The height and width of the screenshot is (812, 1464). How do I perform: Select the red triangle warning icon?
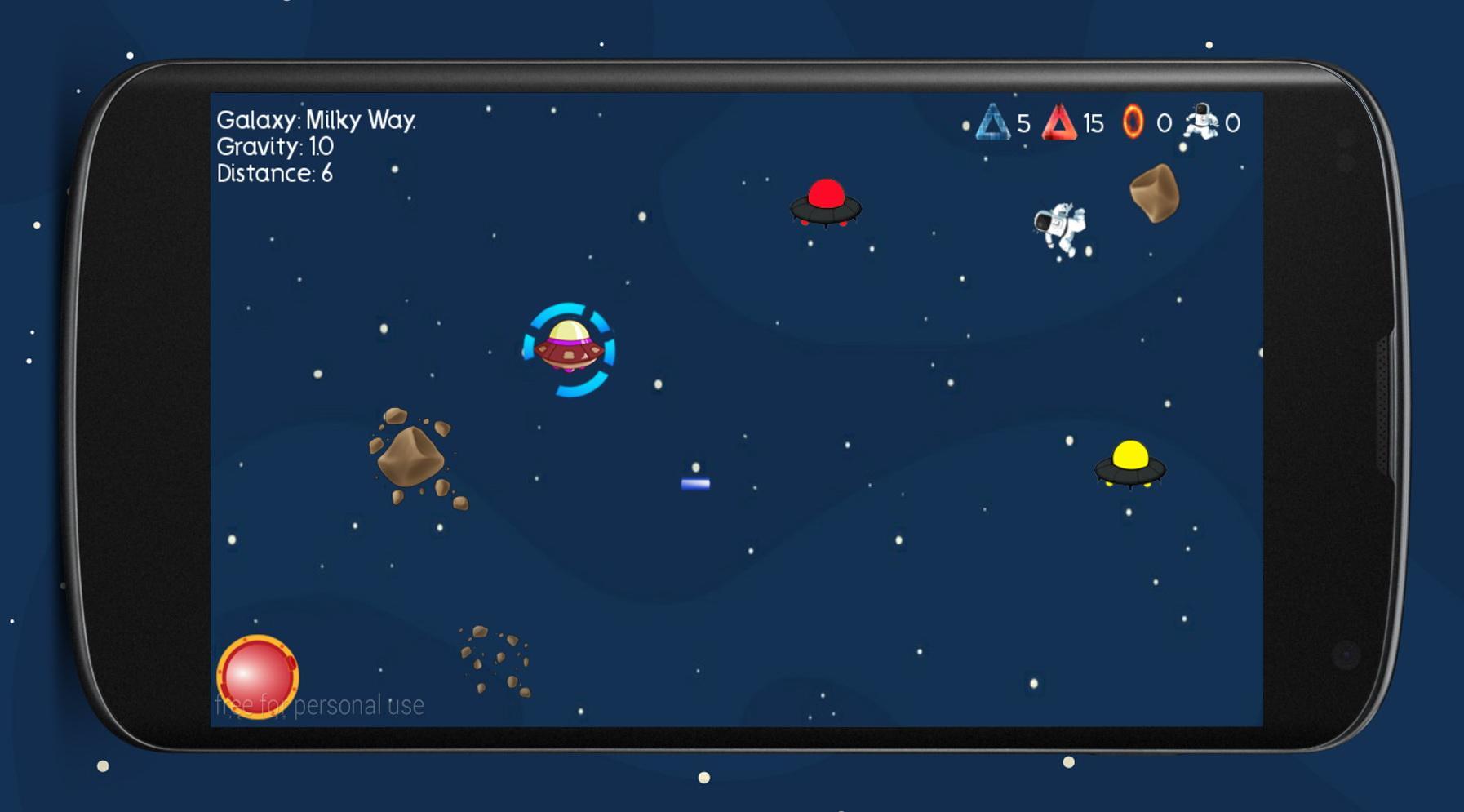pos(1061,124)
